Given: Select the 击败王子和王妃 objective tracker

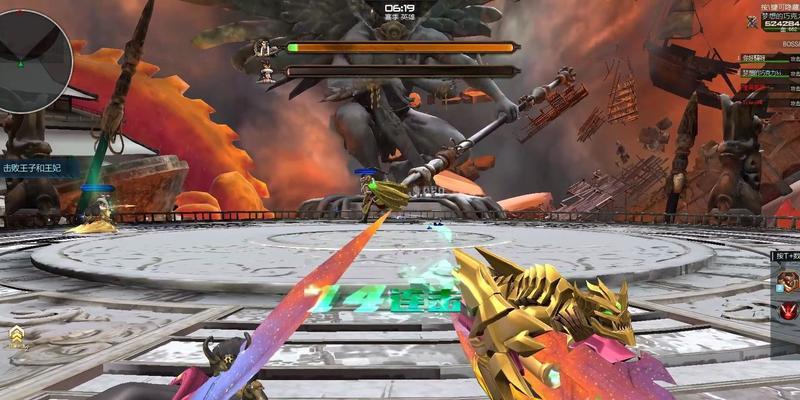Looking at the screenshot, I should (x=32, y=168).
